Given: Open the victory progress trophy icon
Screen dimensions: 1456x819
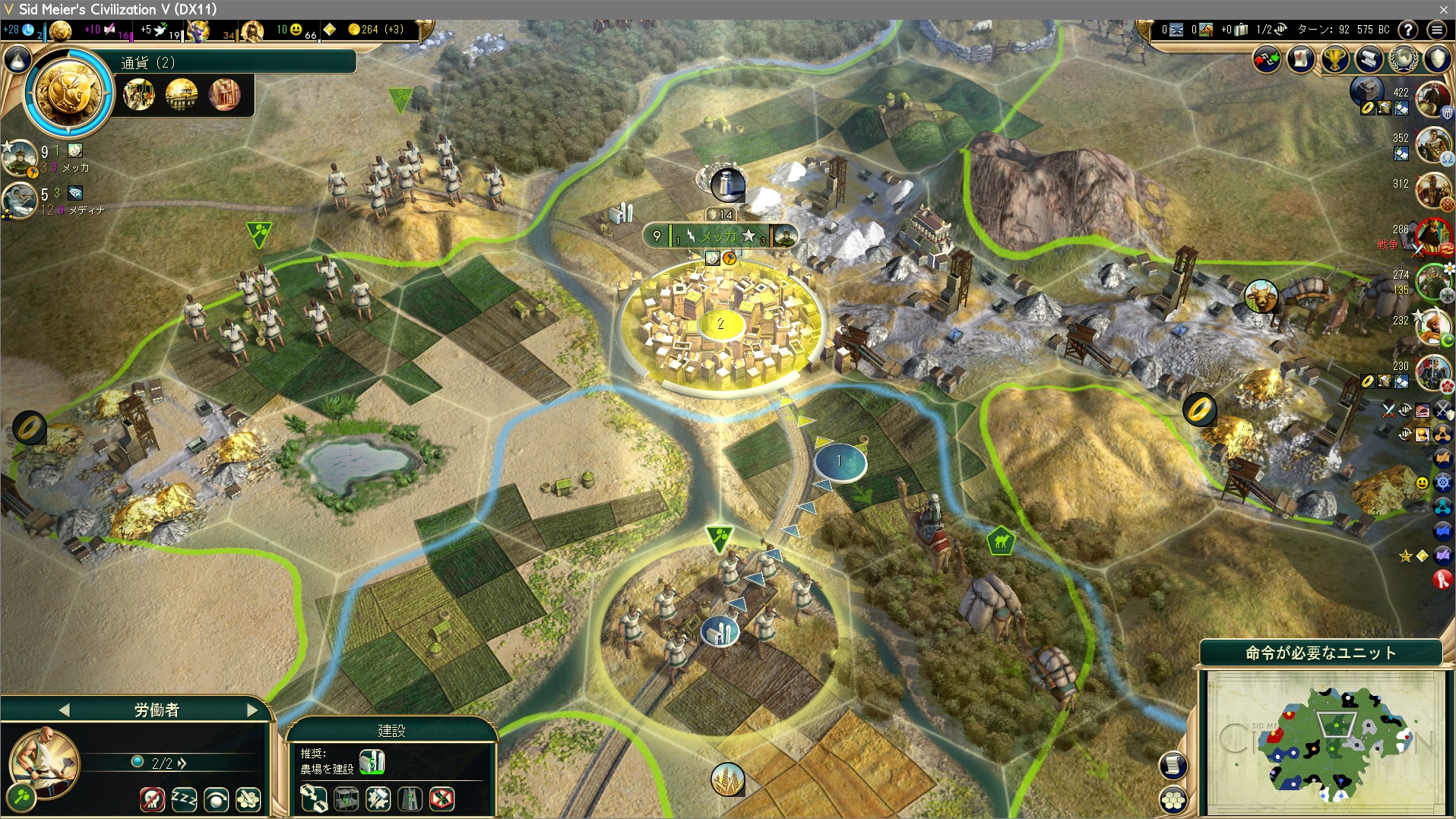Looking at the screenshot, I should click(x=1334, y=59).
